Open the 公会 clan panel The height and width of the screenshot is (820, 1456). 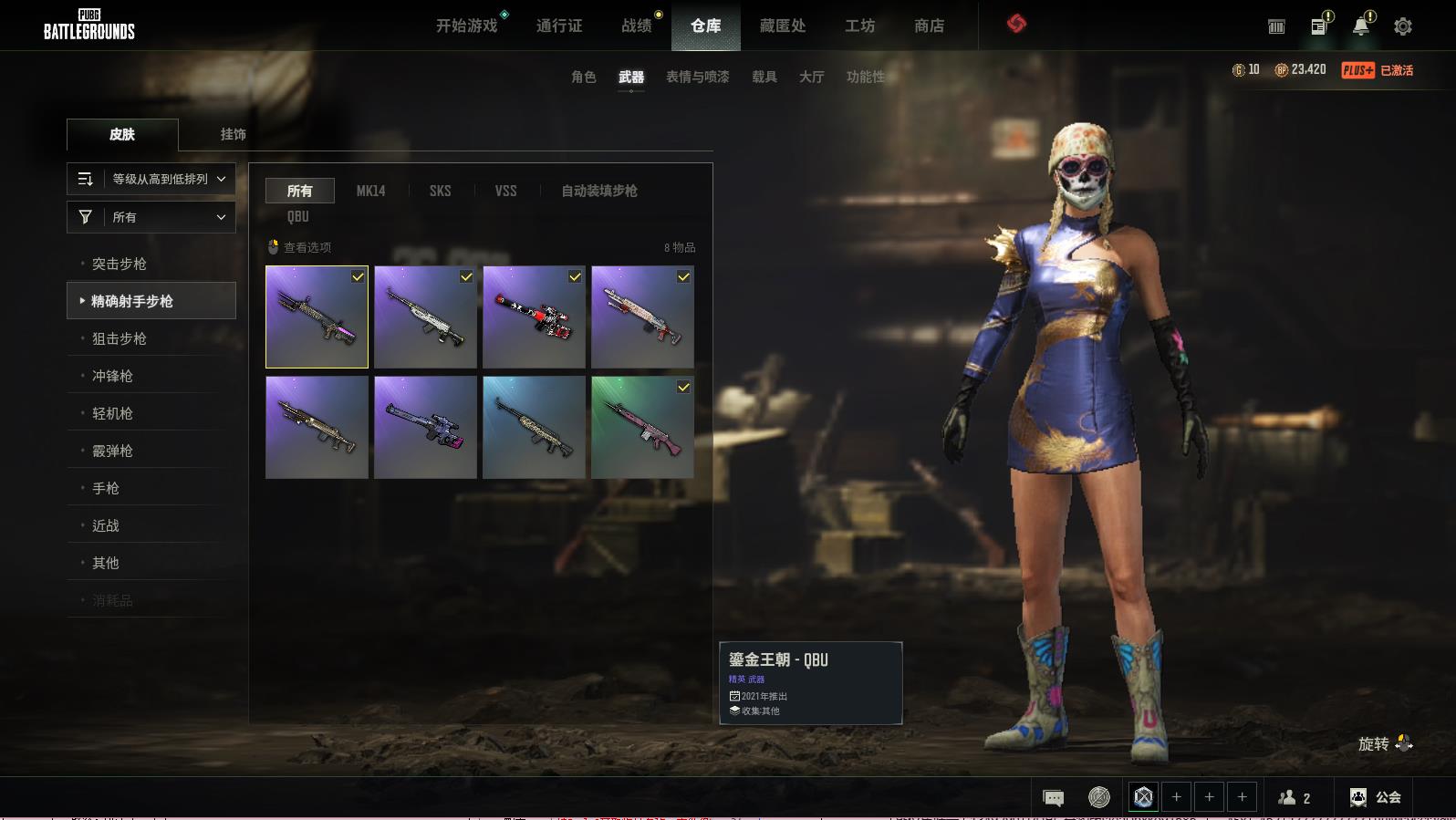tap(1376, 797)
